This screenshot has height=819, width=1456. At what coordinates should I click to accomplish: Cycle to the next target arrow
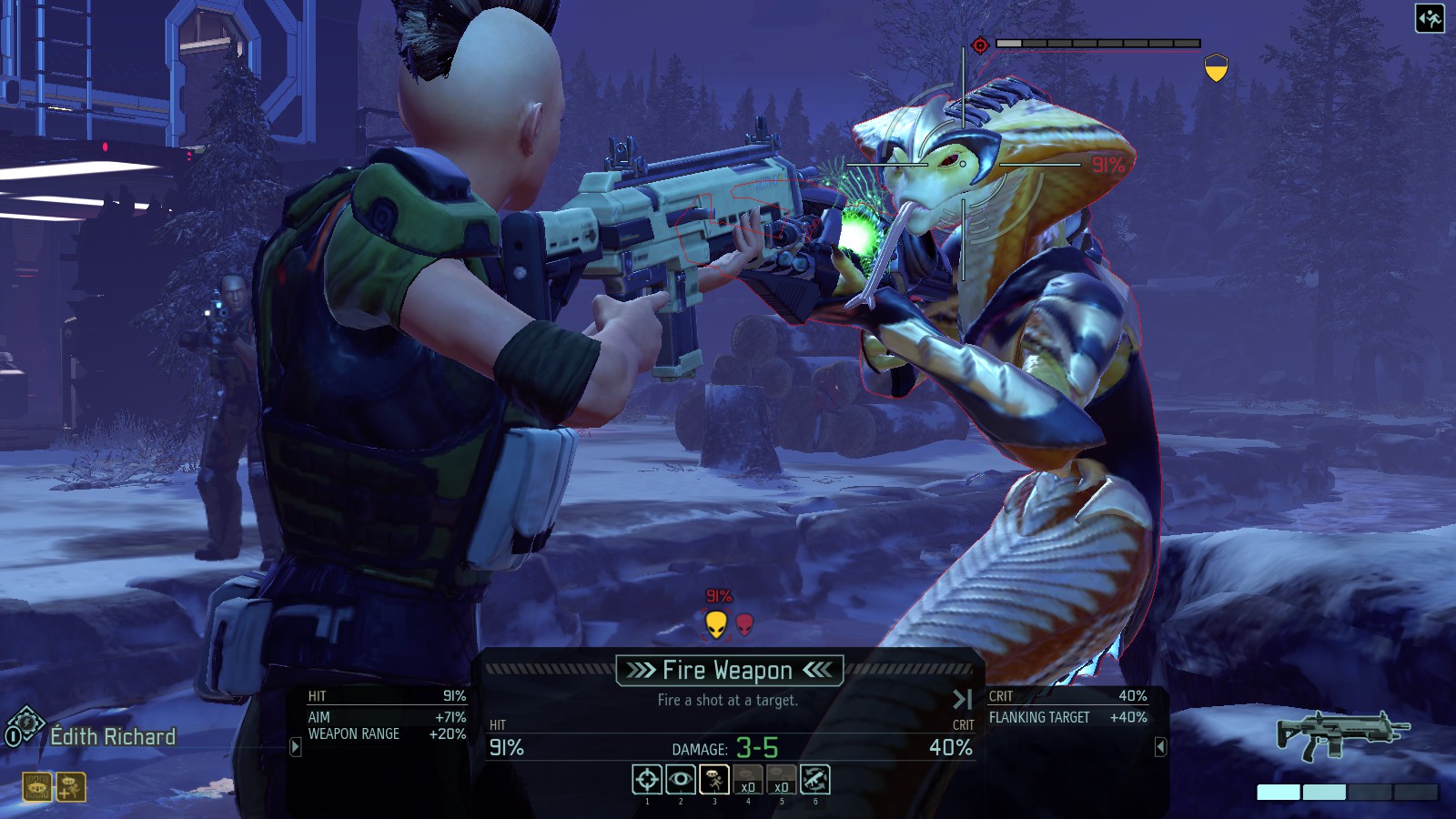[x=962, y=699]
